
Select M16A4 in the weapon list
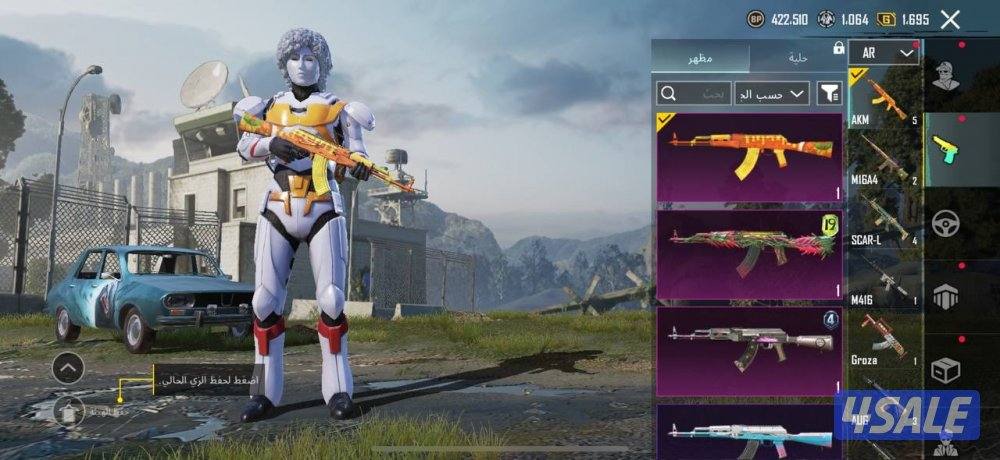[884, 160]
